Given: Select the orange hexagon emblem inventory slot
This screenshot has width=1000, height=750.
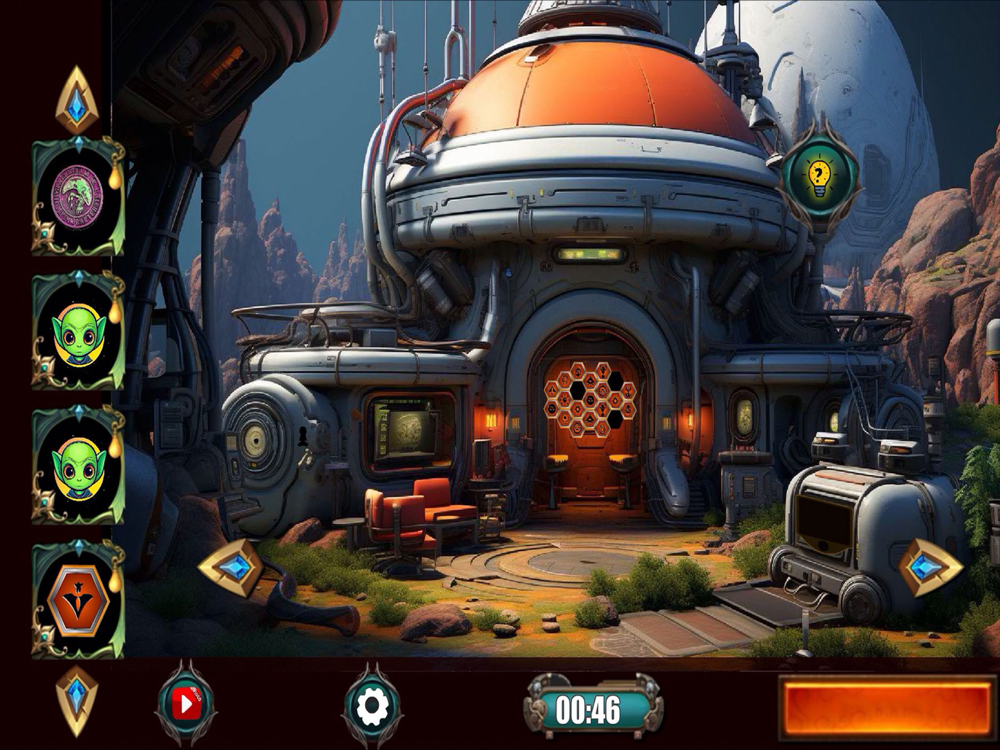Looking at the screenshot, I should 78,601.
